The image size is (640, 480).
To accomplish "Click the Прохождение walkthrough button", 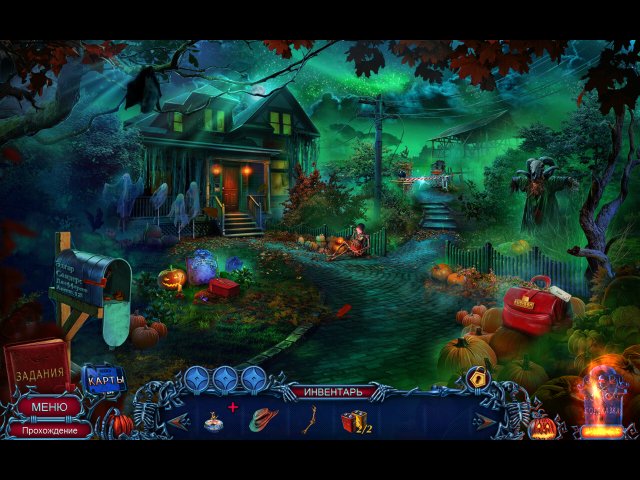I will (x=49, y=428).
